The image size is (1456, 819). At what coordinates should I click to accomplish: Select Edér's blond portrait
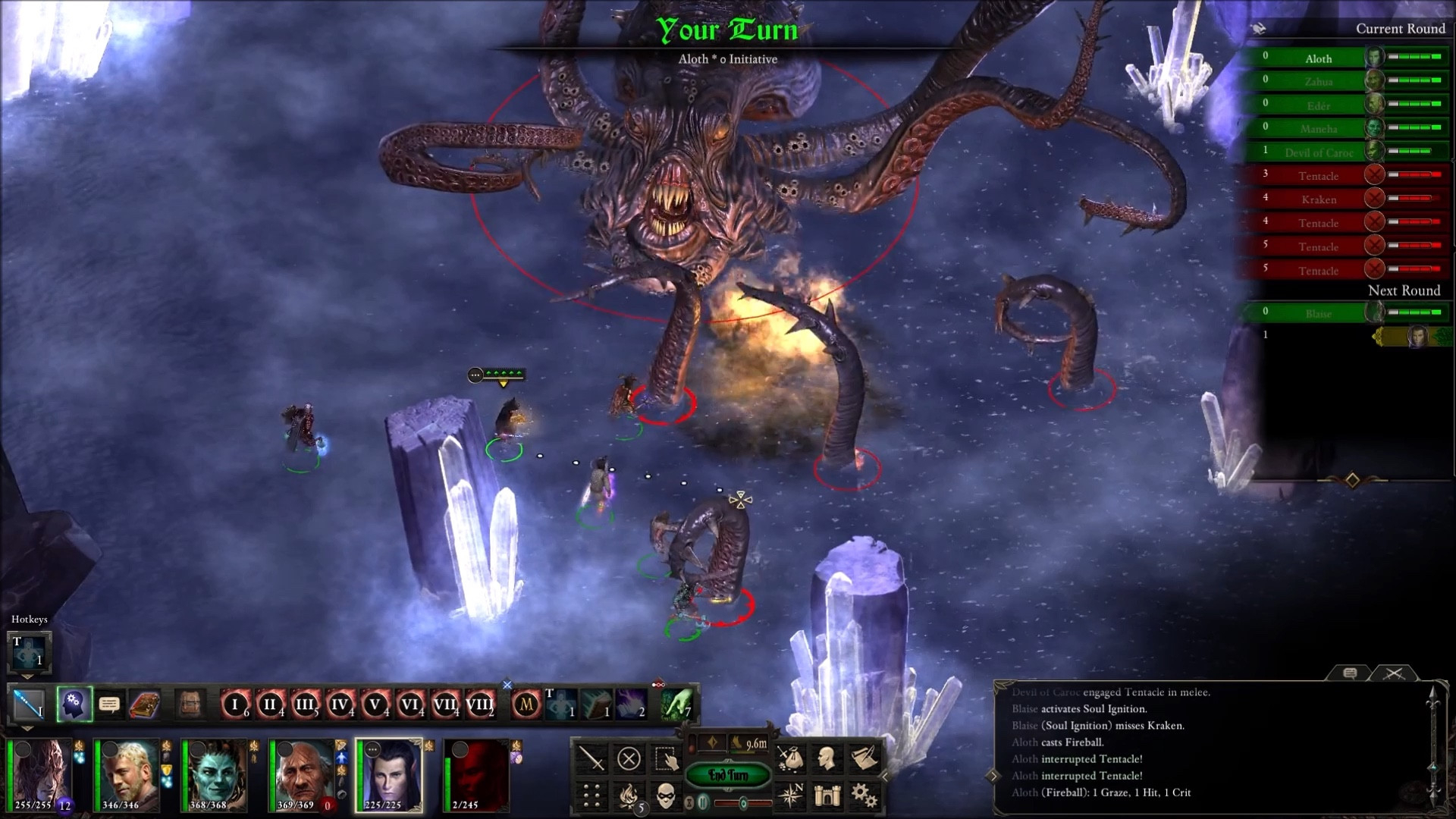[x=126, y=775]
